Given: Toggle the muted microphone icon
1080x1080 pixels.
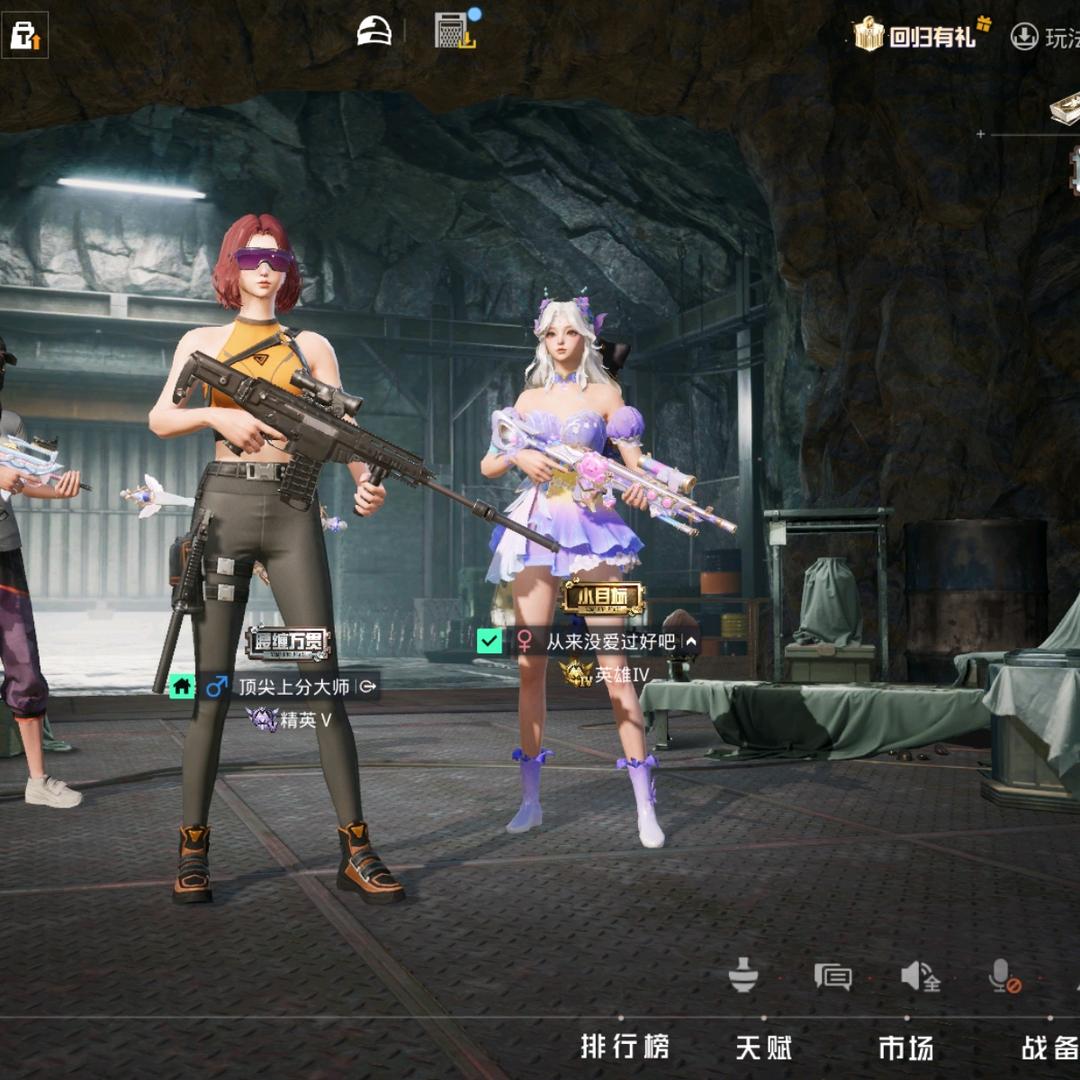Looking at the screenshot, I should pyautogui.click(x=1004, y=976).
